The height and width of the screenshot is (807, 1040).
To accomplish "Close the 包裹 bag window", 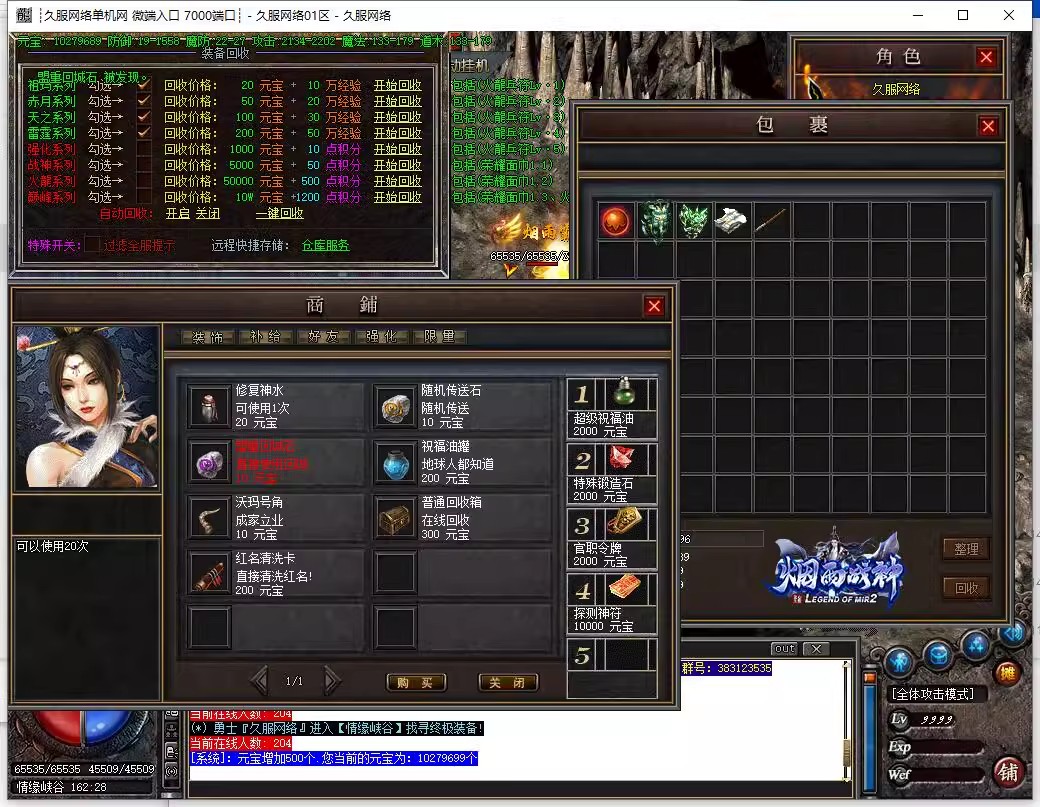I will tap(988, 126).
